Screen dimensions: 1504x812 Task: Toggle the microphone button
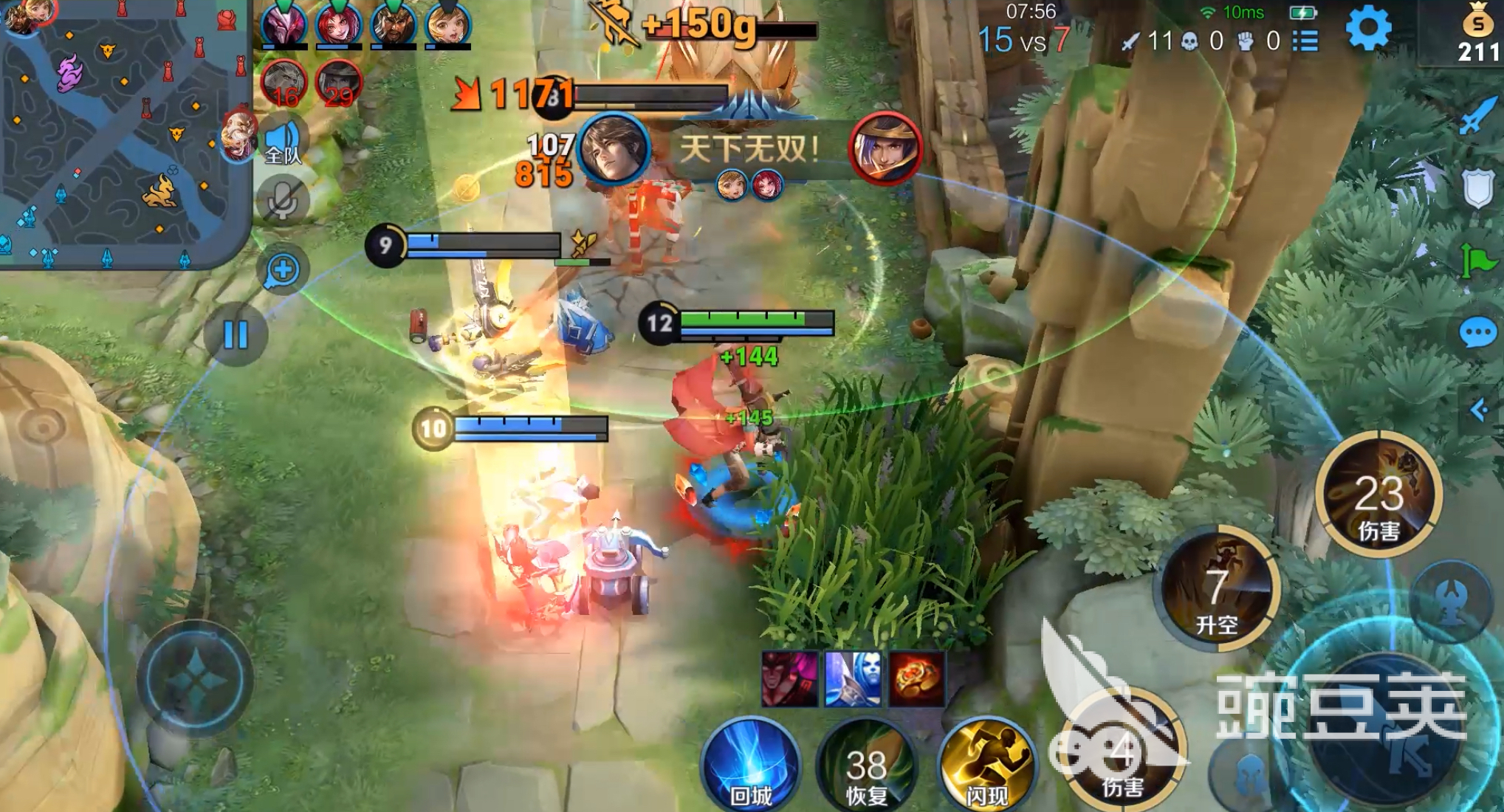point(282,199)
